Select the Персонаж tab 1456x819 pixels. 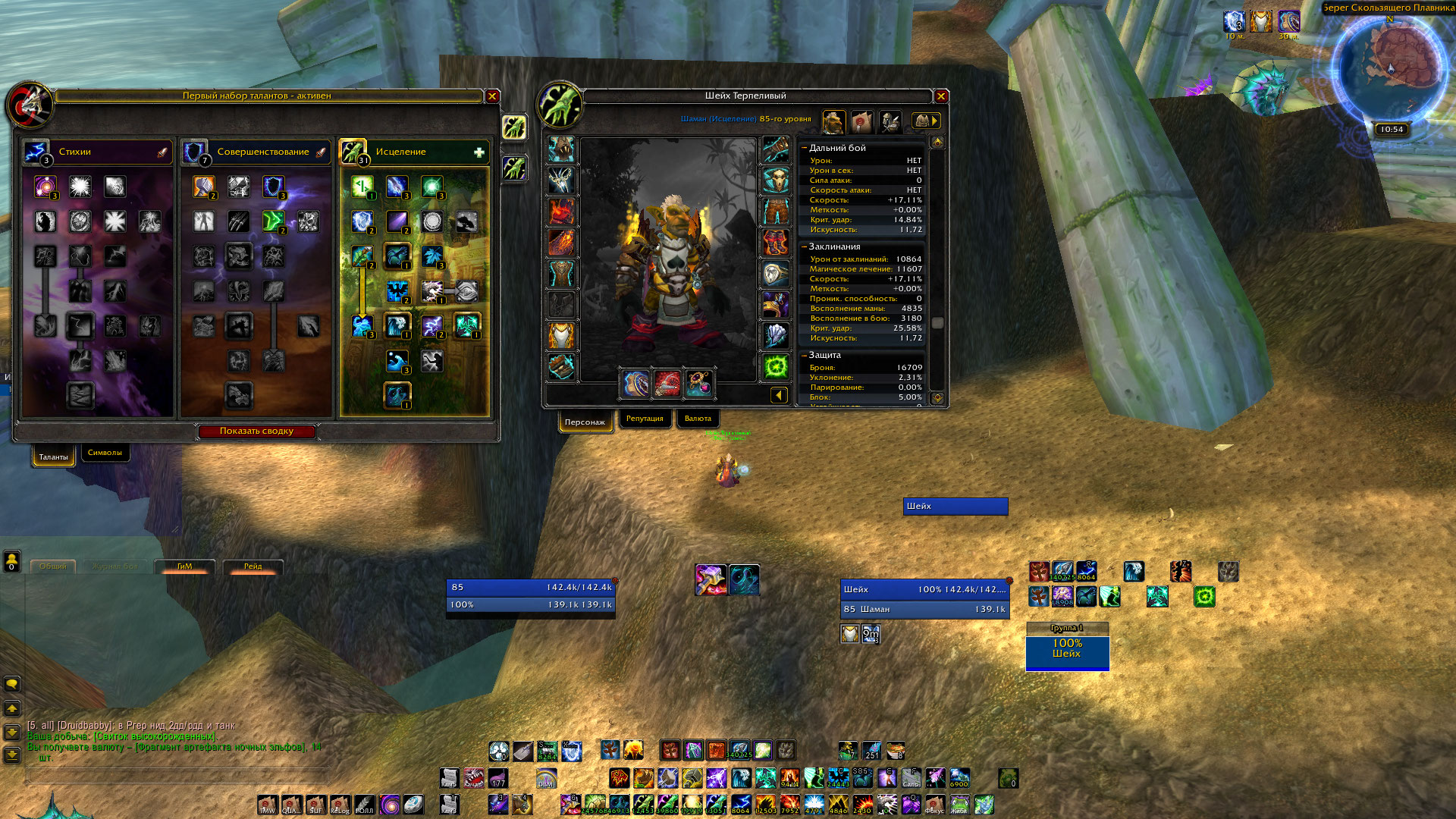coord(585,422)
